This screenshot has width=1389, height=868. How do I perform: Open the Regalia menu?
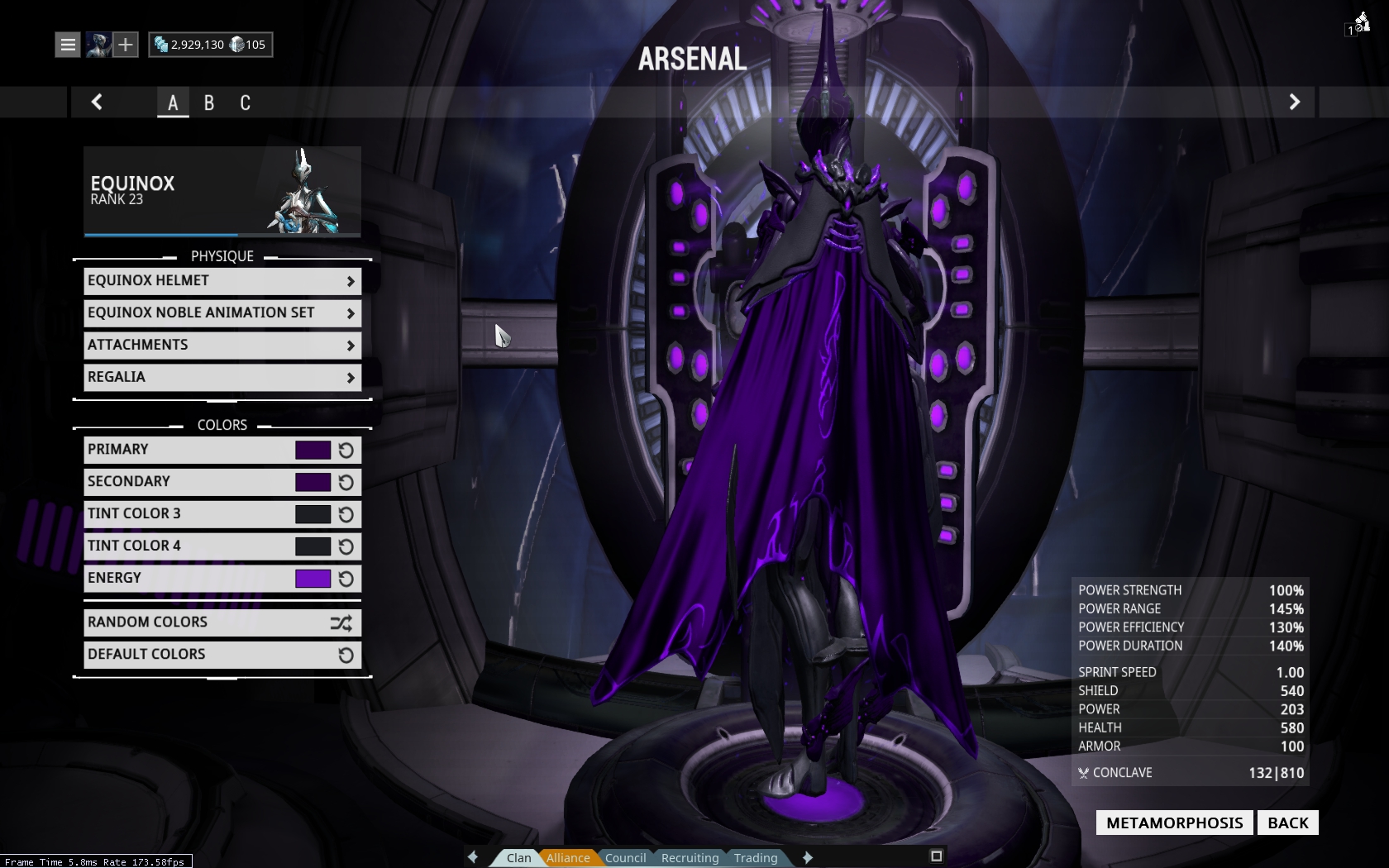pyautogui.click(x=222, y=378)
